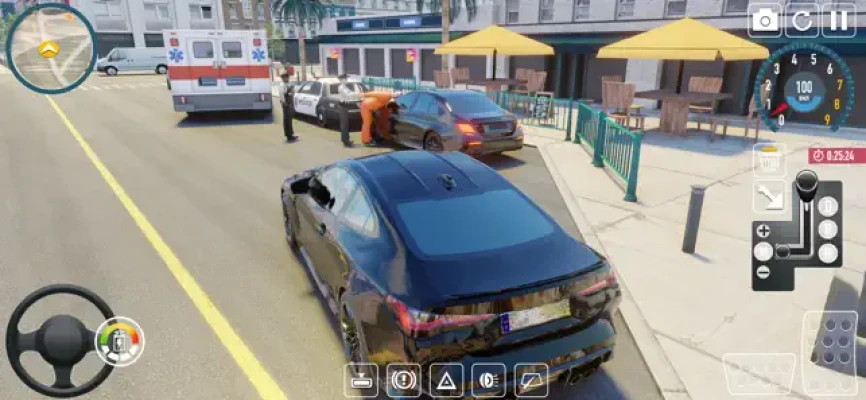Image resolution: width=866 pixels, height=400 pixels.
Task: Pause the game
Action: pos(838,20)
